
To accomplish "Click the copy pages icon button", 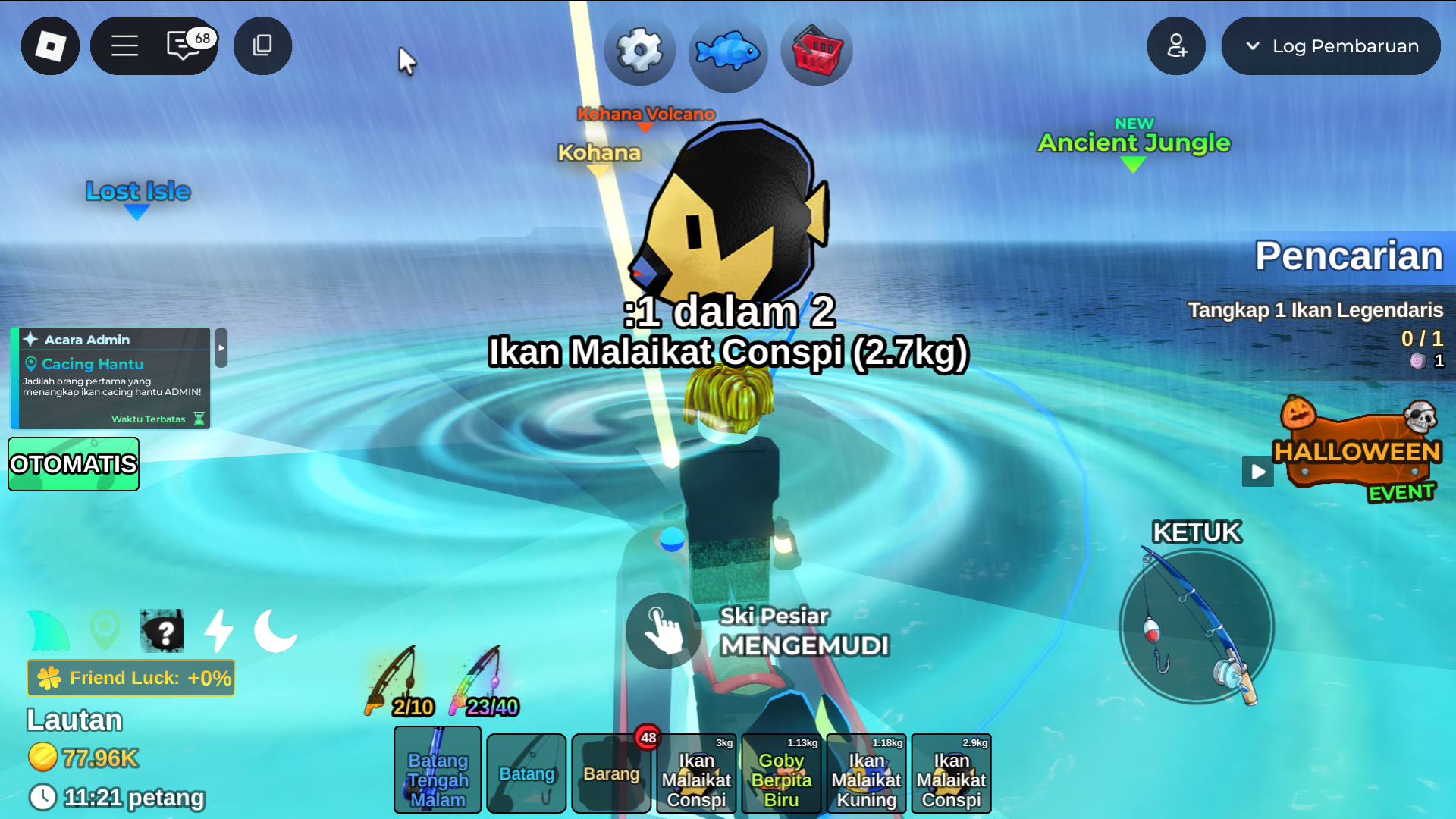I will [x=262, y=46].
